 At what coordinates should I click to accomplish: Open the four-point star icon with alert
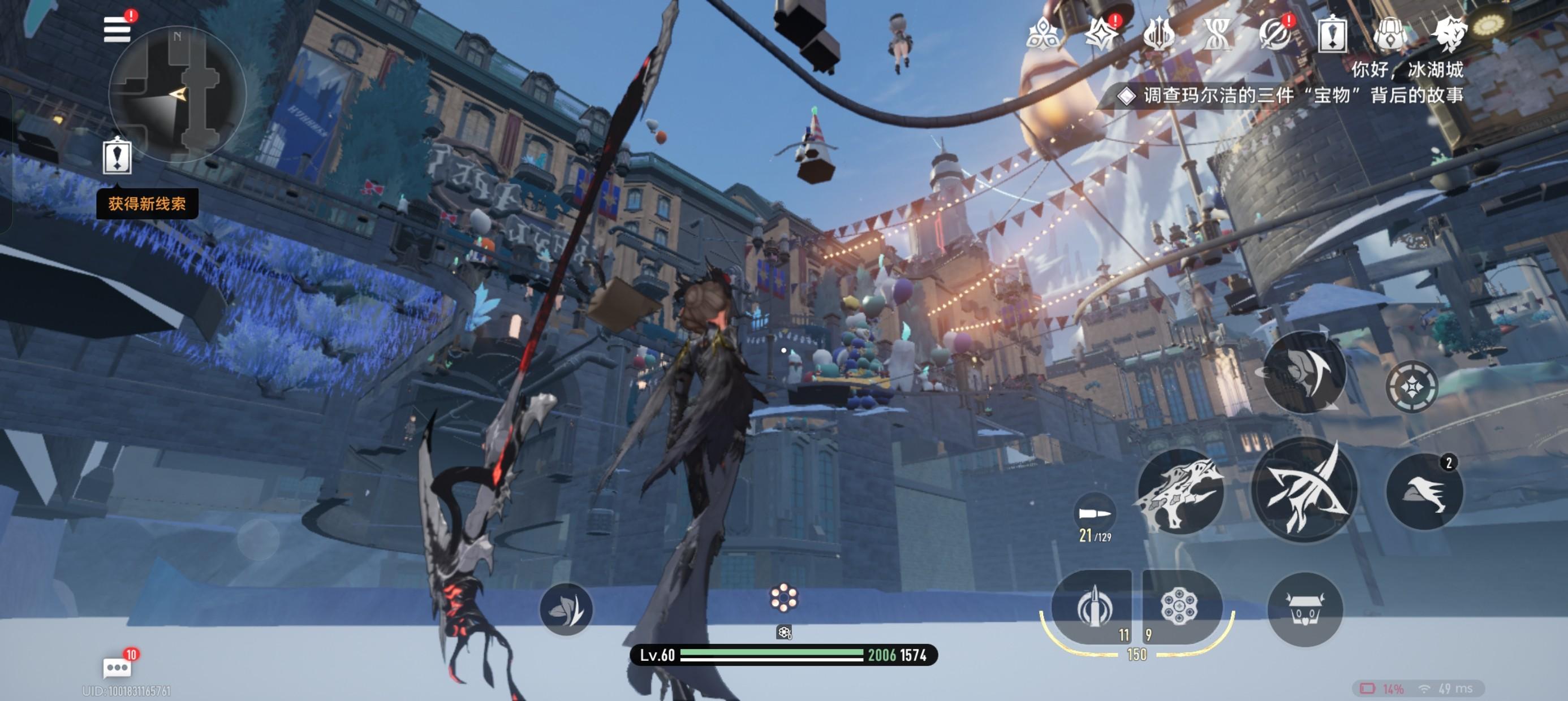tap(1101, 34)
